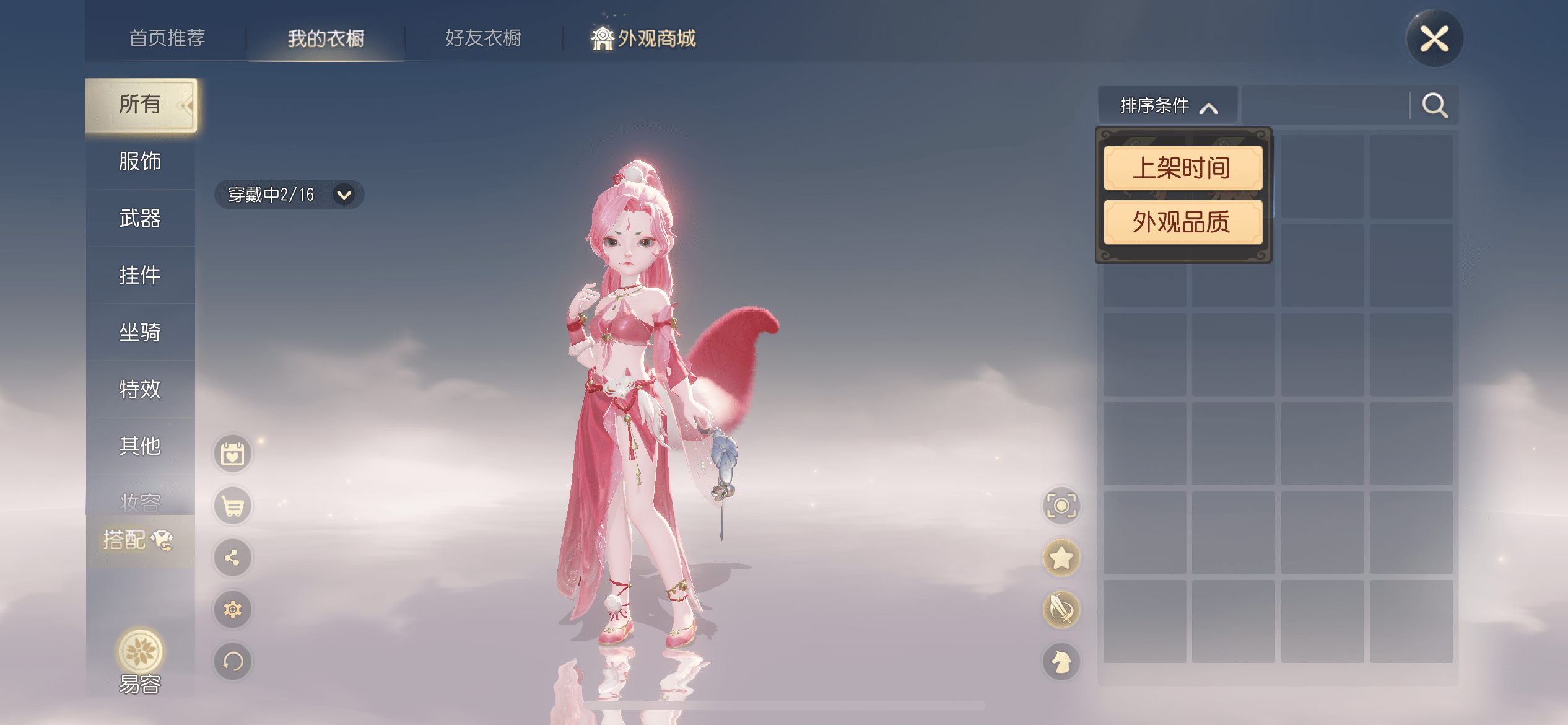Go to the 外观商城 shop tab
The width and height of the screenshot is (1568, 725).
644,38
